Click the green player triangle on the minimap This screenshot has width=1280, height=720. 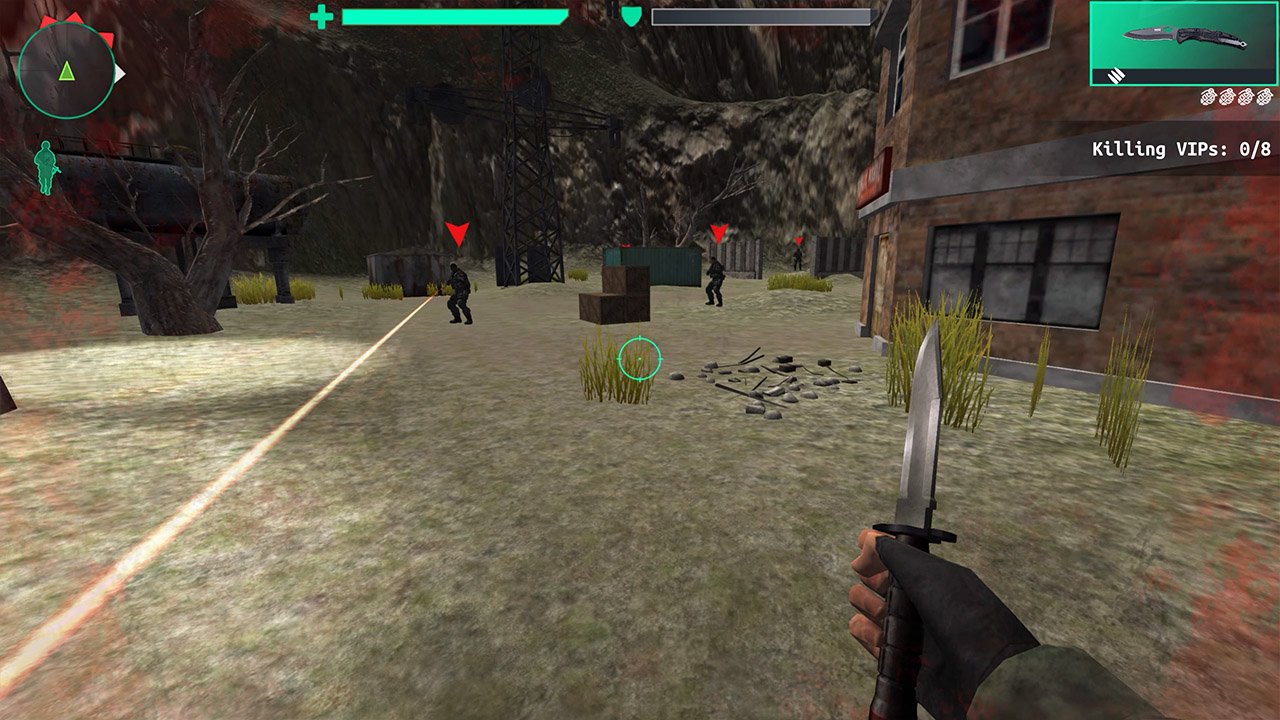pyautogui.click(x=67, y=69)
